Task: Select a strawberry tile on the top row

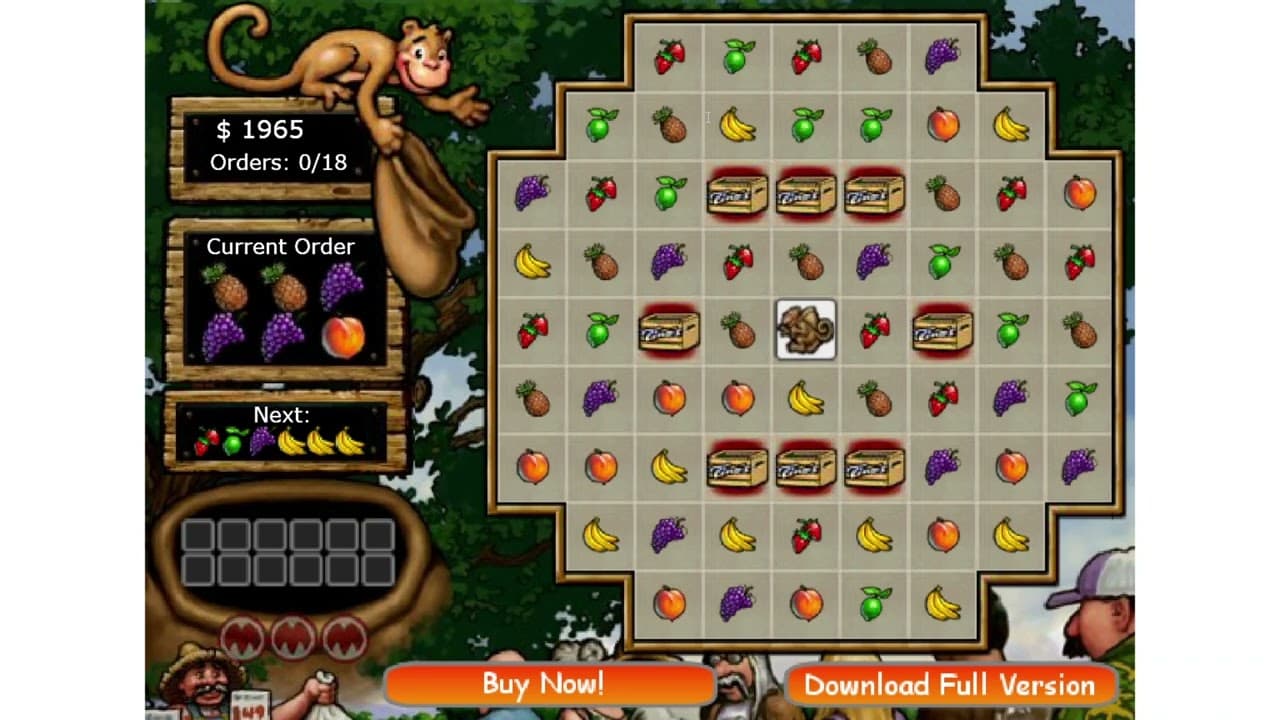Action: 669,57
